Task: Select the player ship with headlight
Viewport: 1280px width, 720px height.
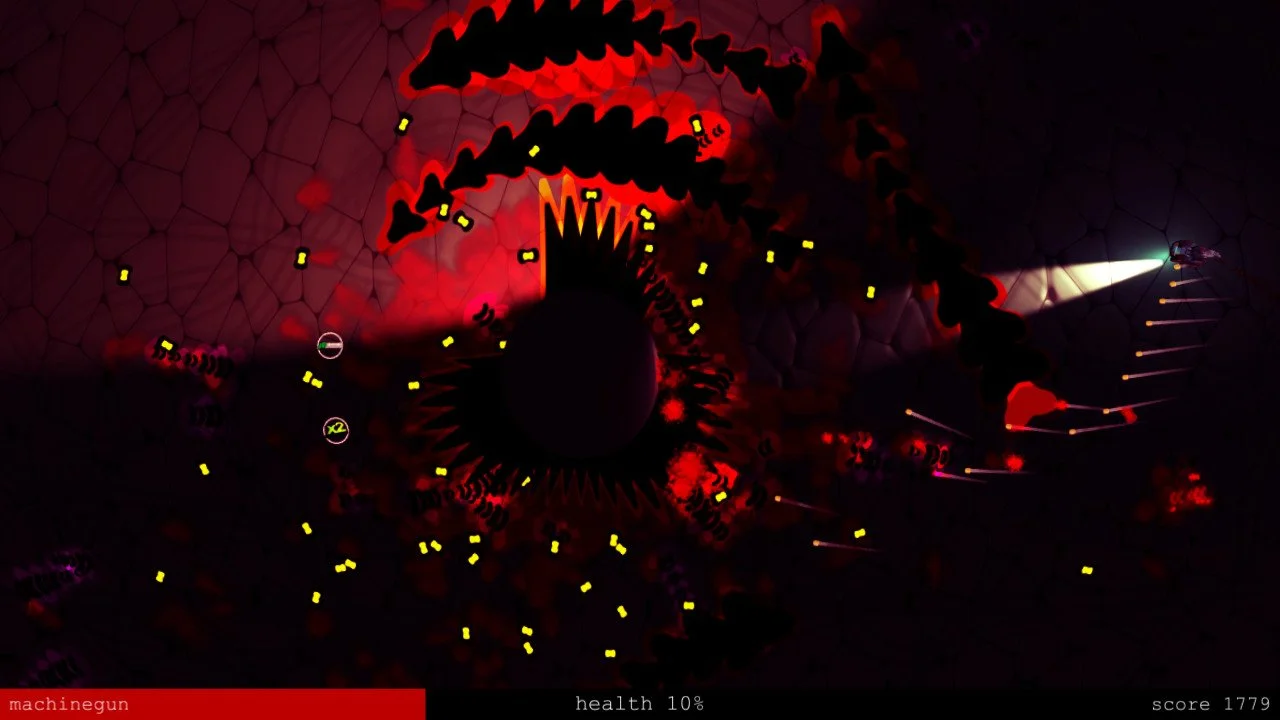Action: [1190, 252]
